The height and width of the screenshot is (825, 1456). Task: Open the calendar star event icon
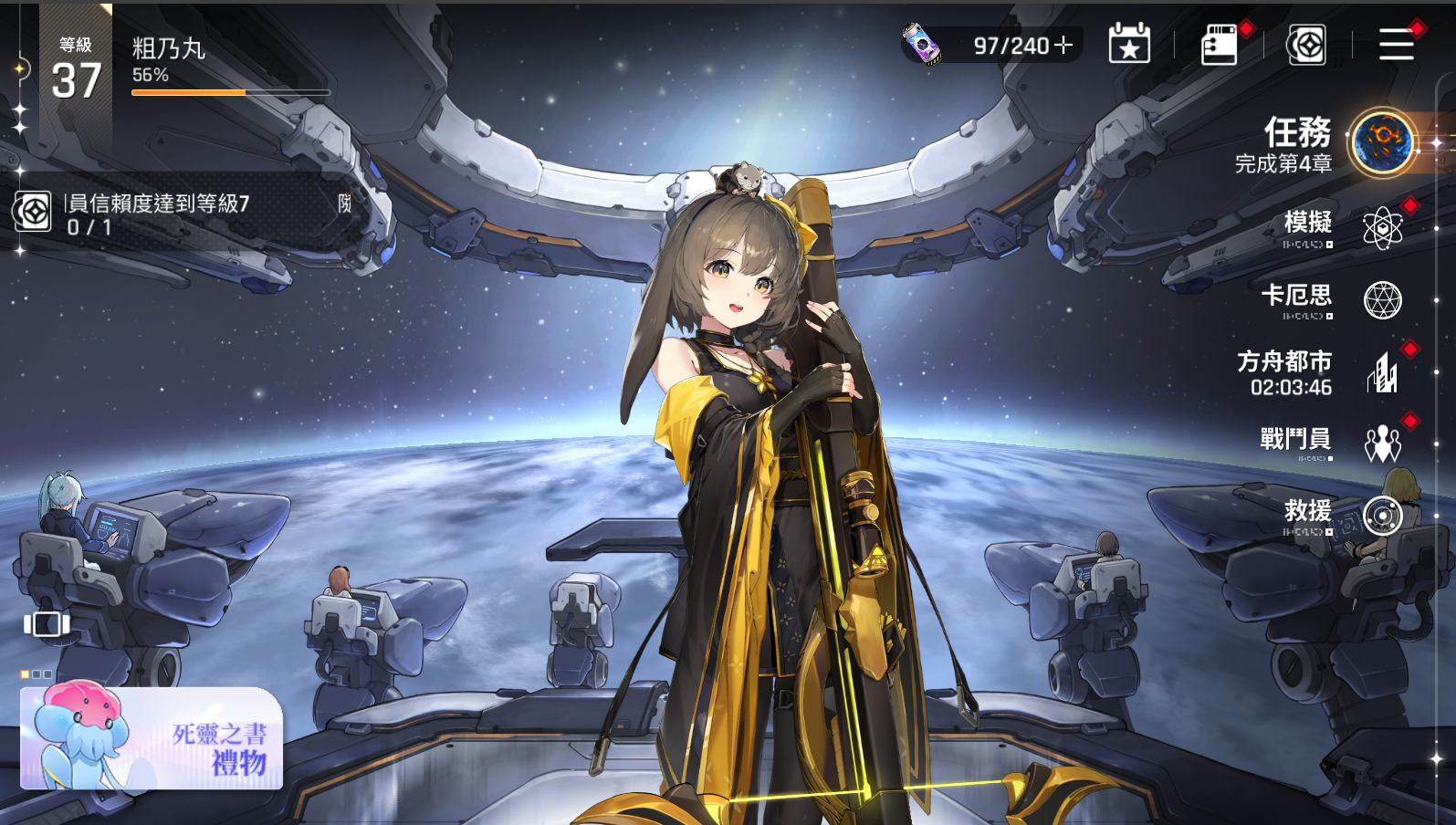(1129, 45)
